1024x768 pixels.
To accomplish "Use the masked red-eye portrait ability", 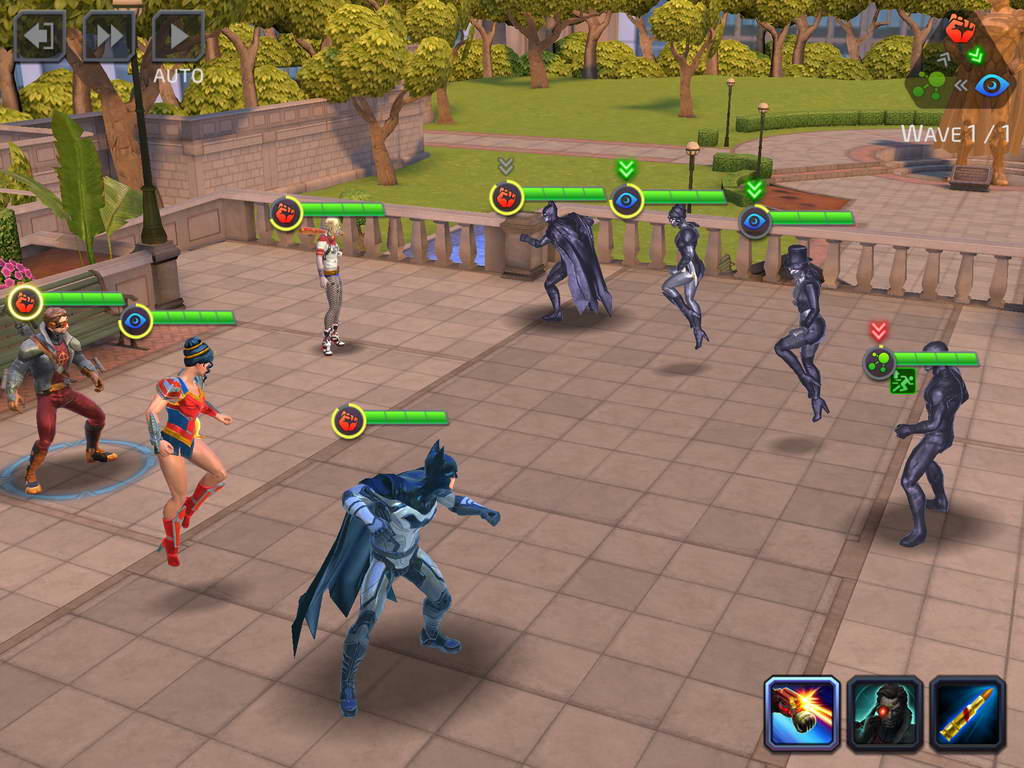I will pos(885,713).
